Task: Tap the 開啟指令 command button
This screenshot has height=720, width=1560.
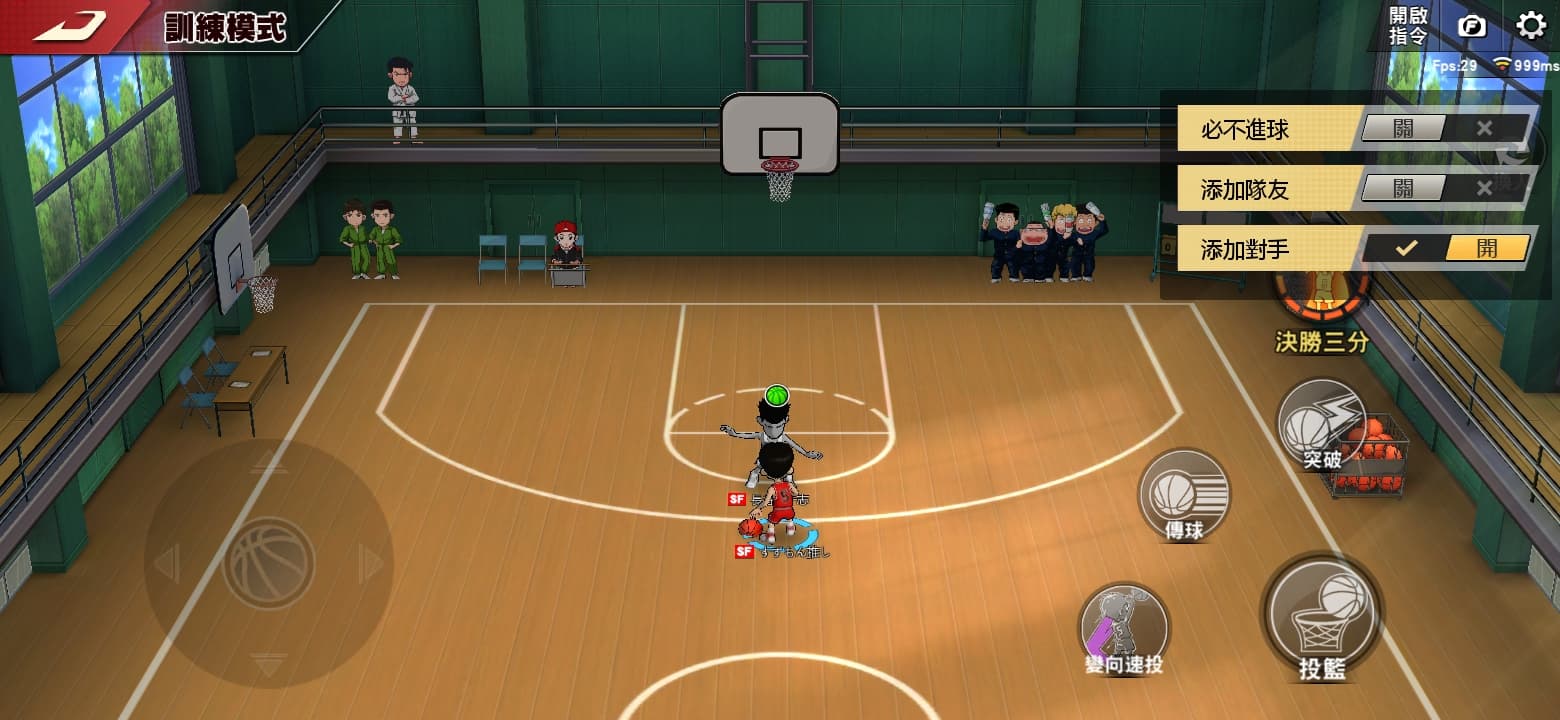Action: pyautogui.click(x=1408, y=26)
